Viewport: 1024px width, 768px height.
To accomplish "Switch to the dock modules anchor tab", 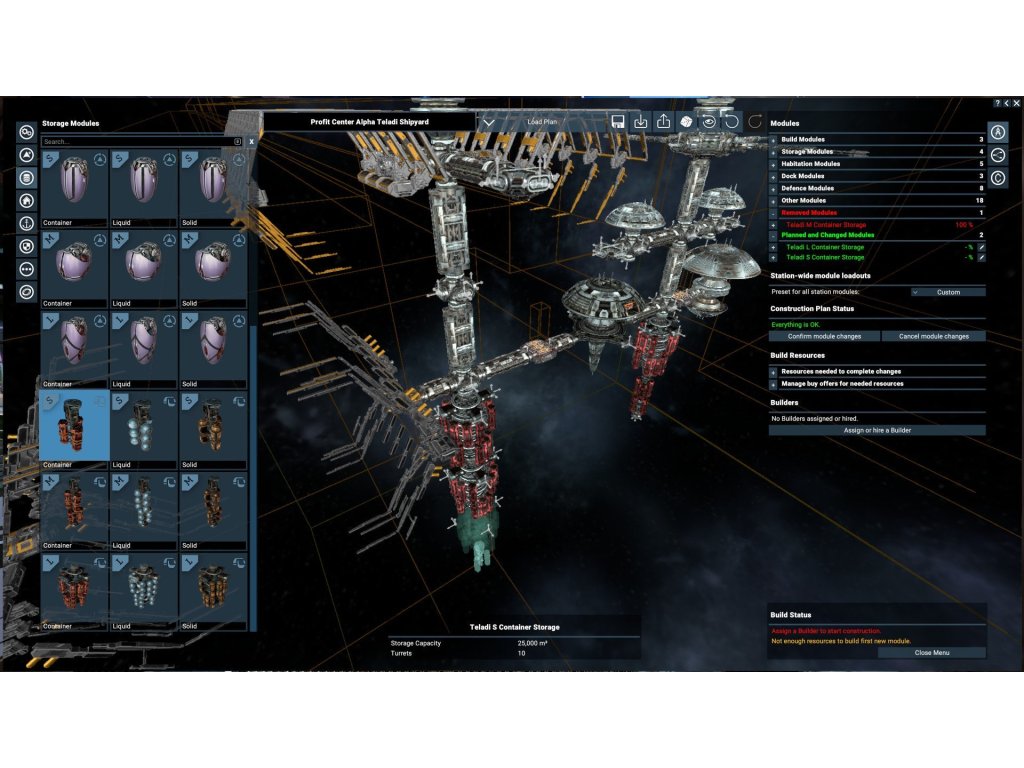I will 26,223.
